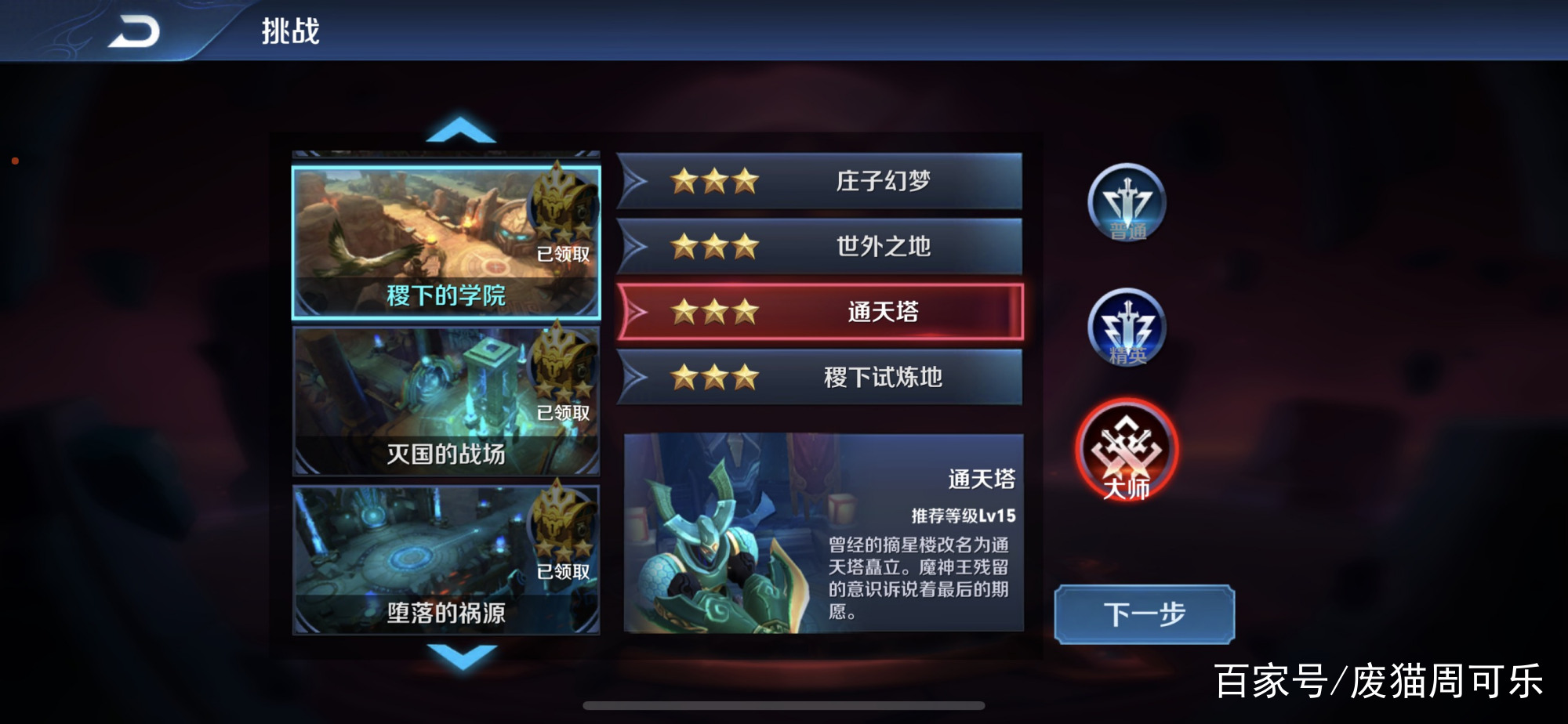
Task: Expand the chapter list upward with the top arrow
Action: point(459,131)
